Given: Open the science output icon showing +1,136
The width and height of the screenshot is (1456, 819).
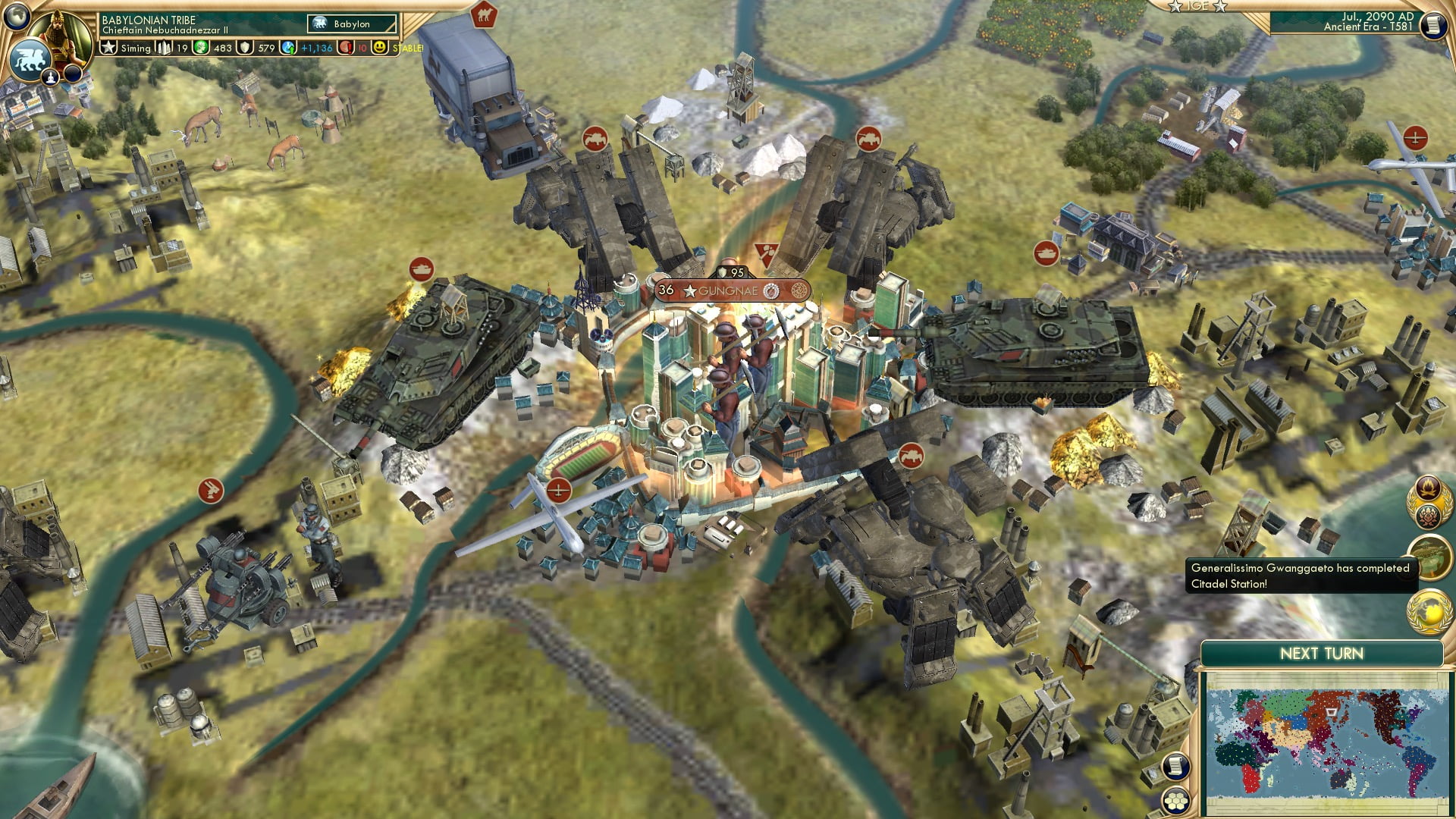Looking at the screenshot, I should pos(287,48).
